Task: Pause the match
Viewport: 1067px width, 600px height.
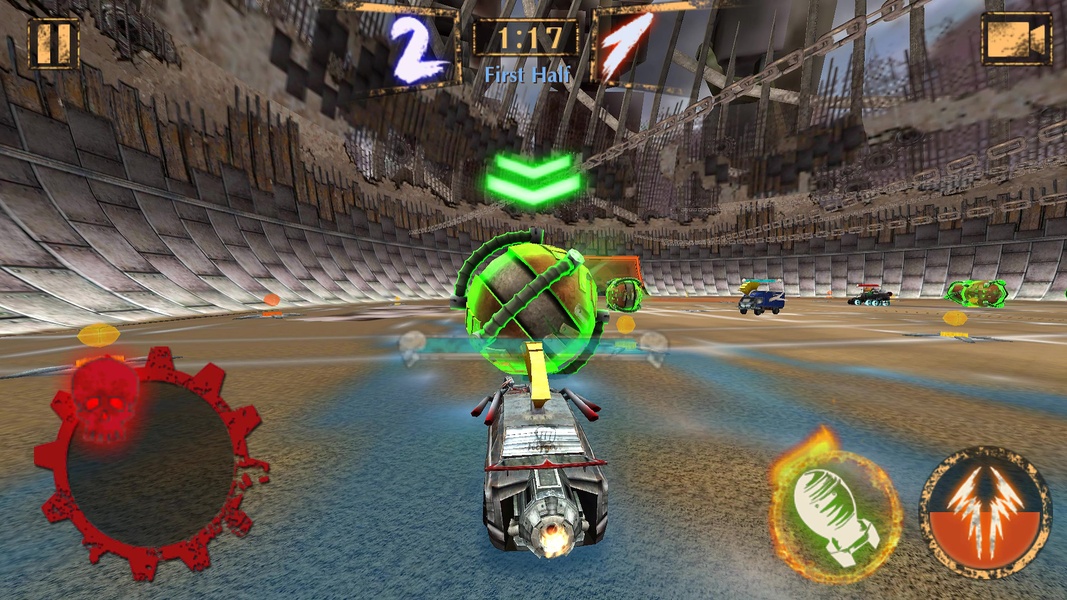Action: tap(53, 43)
